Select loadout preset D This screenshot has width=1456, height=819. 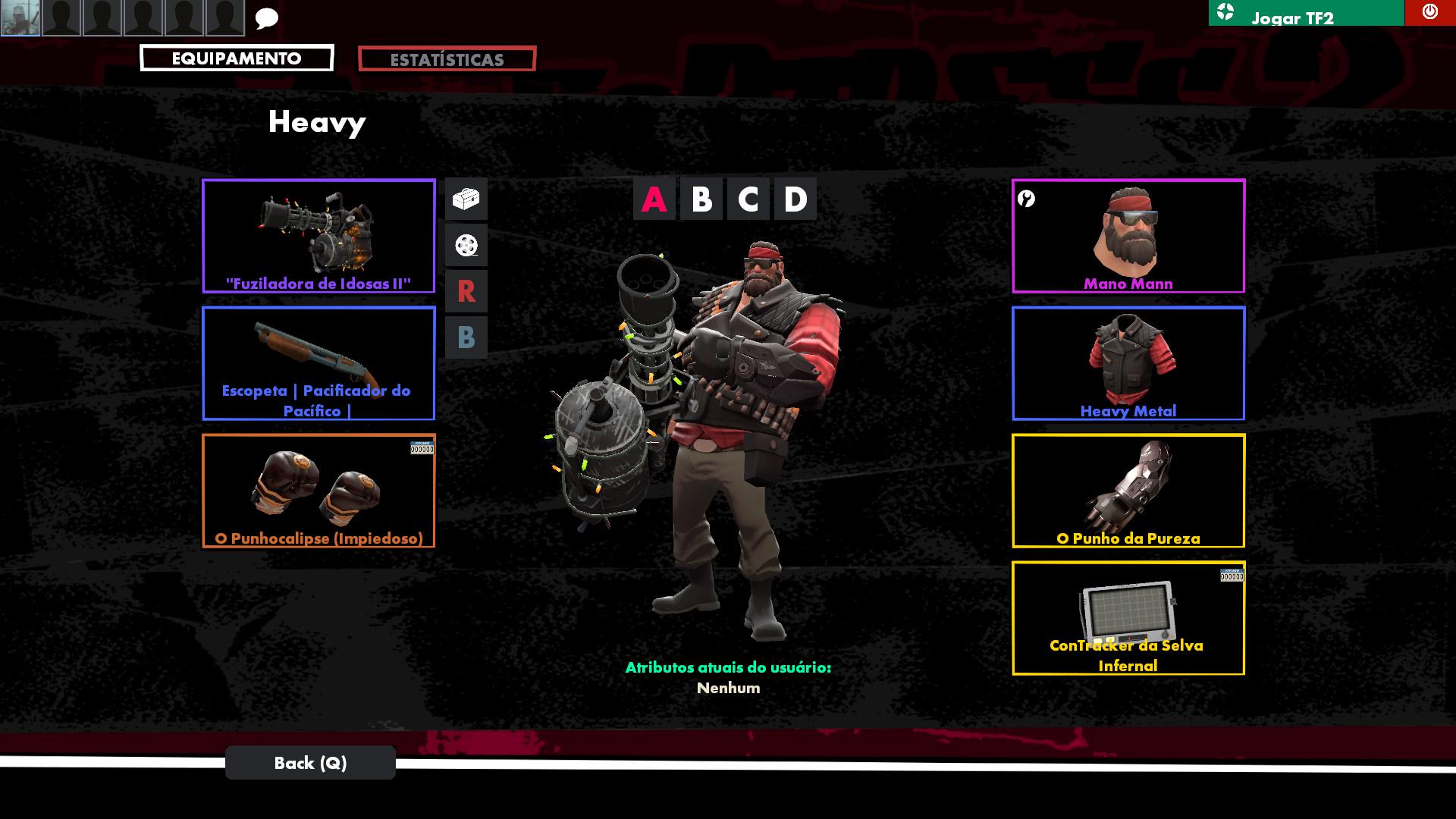[795, 199]
